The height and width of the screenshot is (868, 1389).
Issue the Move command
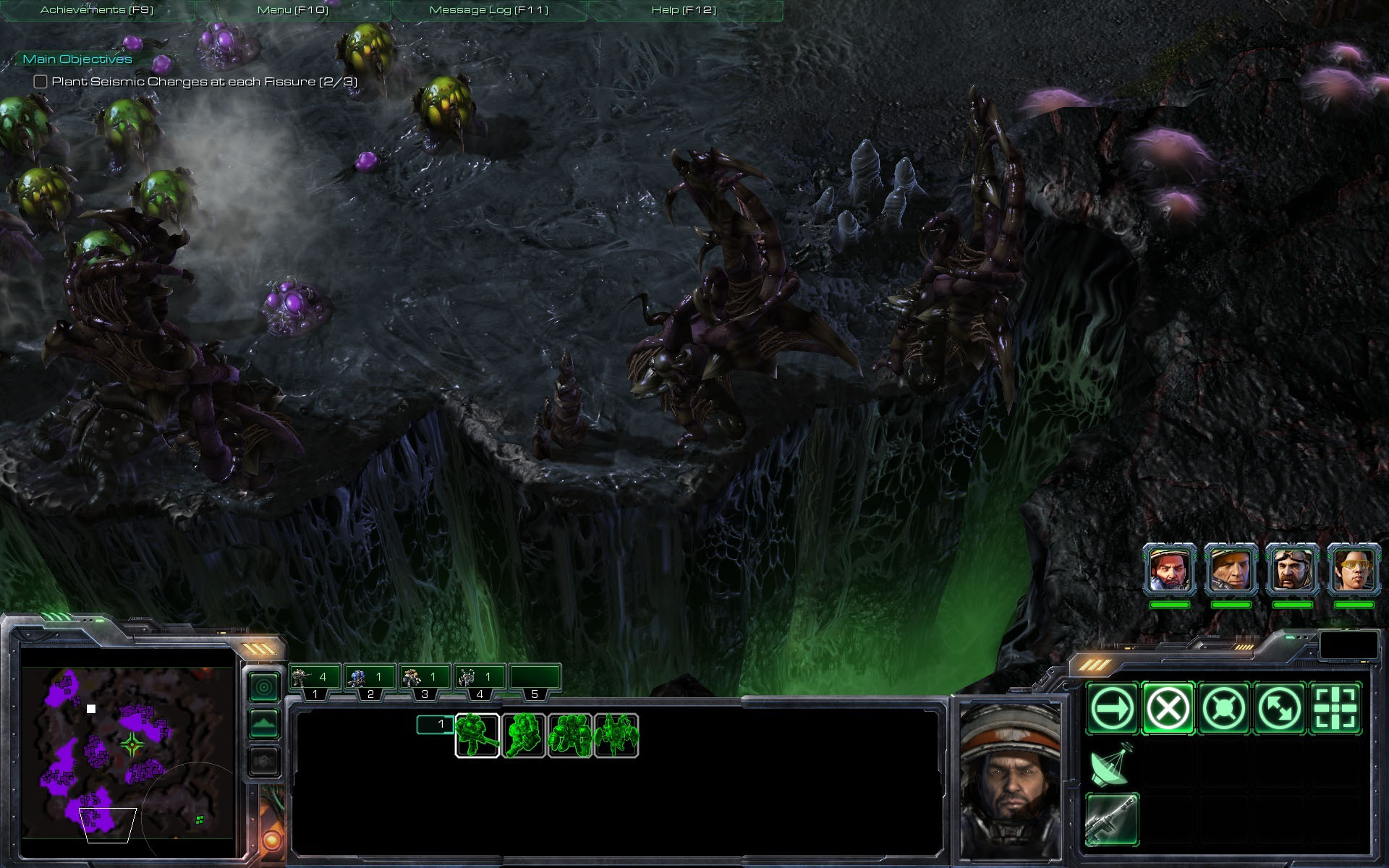point(1111,709)
